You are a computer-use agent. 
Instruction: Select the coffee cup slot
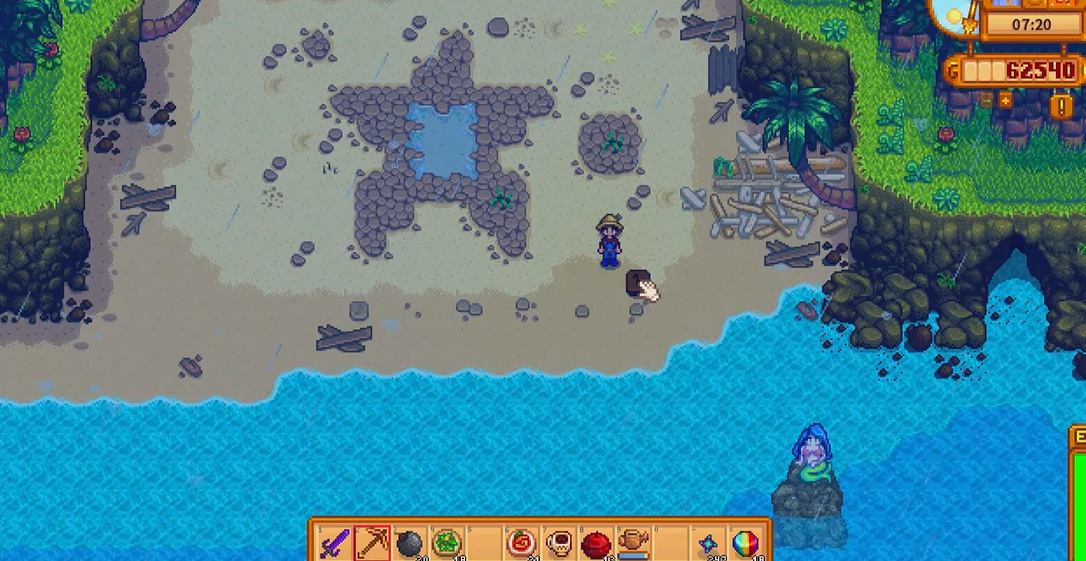click(x=559, y=544)
